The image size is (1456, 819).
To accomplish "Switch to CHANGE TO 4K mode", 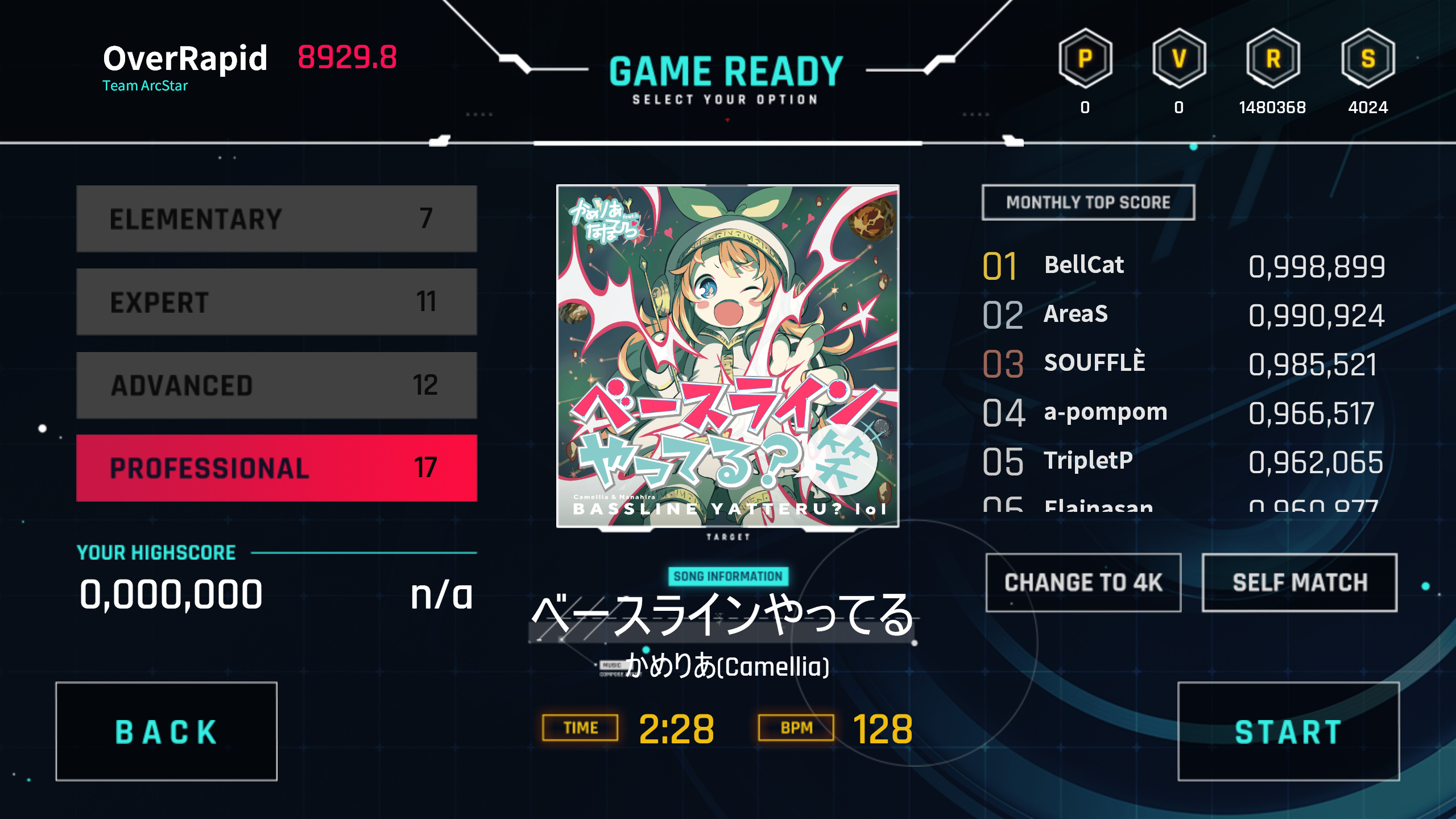I will pos(1083,582).
